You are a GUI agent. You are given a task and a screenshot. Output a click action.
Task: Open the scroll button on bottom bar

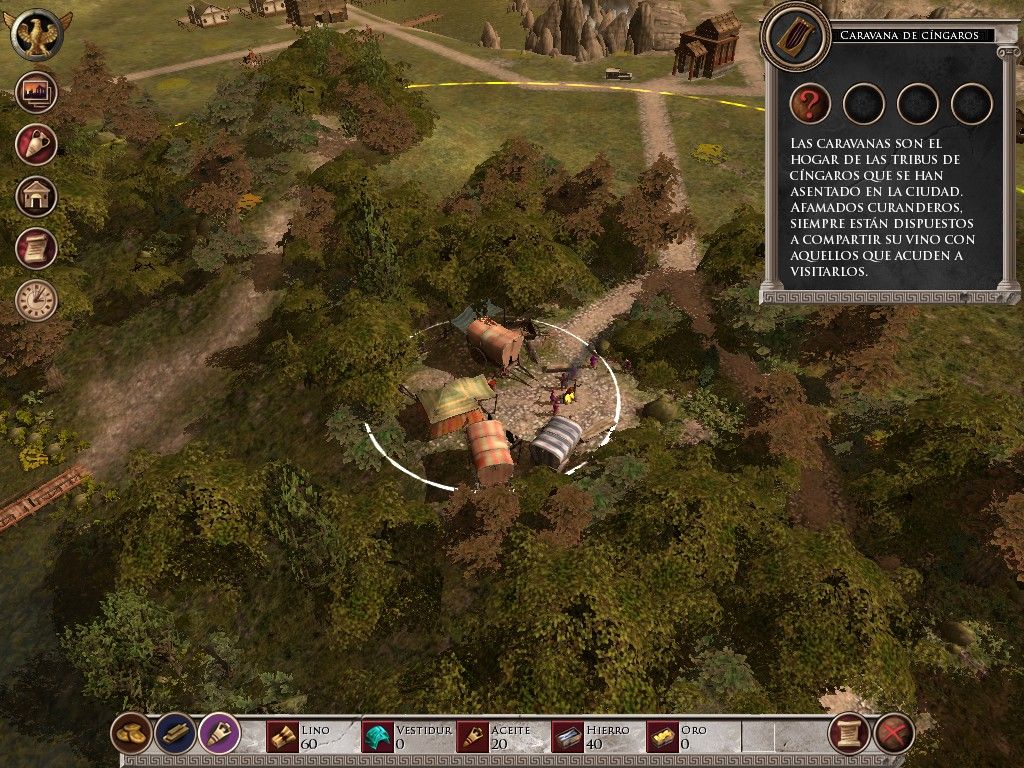tap(848, 734)
